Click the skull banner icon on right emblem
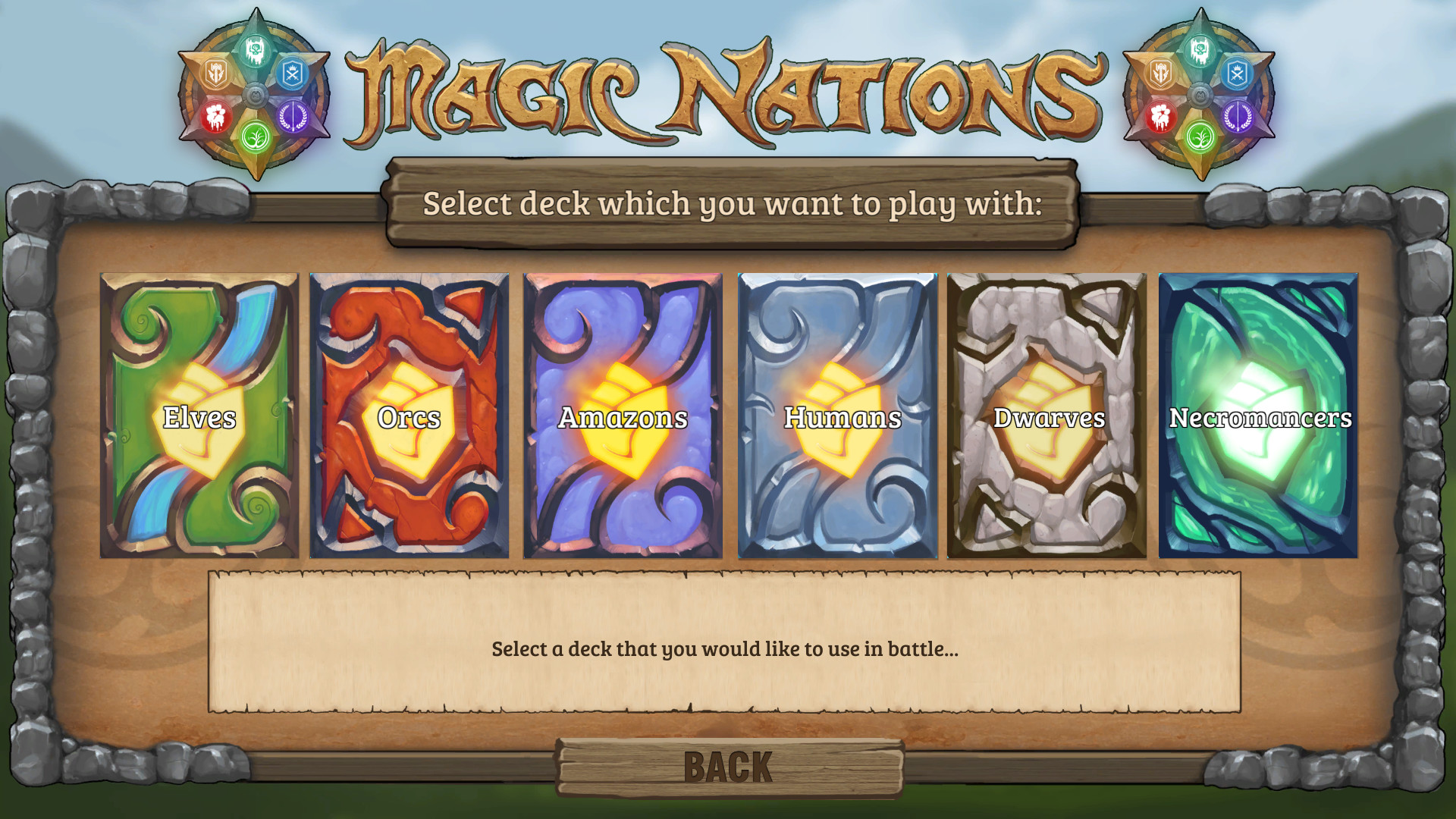1456x819 pixels. click(1201, 51)
